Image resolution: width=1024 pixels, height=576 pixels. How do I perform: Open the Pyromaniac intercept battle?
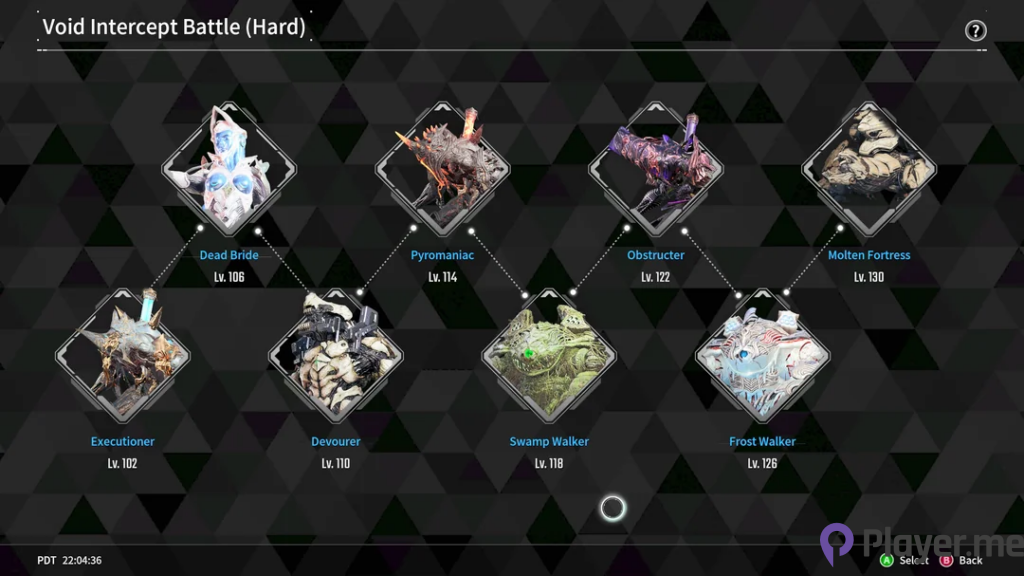(x=442, y=168)
